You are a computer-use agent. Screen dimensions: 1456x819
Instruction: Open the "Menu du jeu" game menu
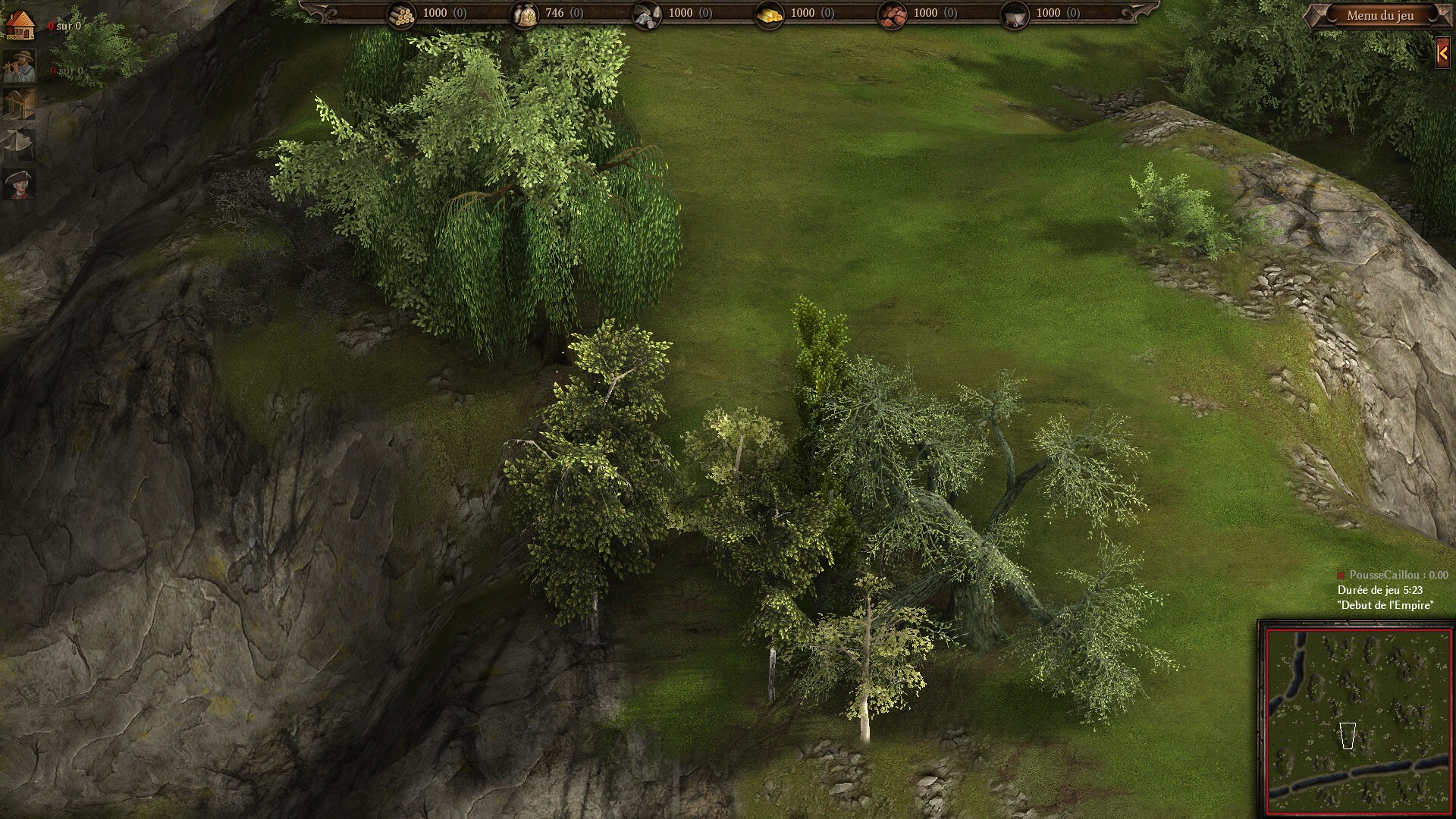pyautogui.click(x=1379, y=15)
